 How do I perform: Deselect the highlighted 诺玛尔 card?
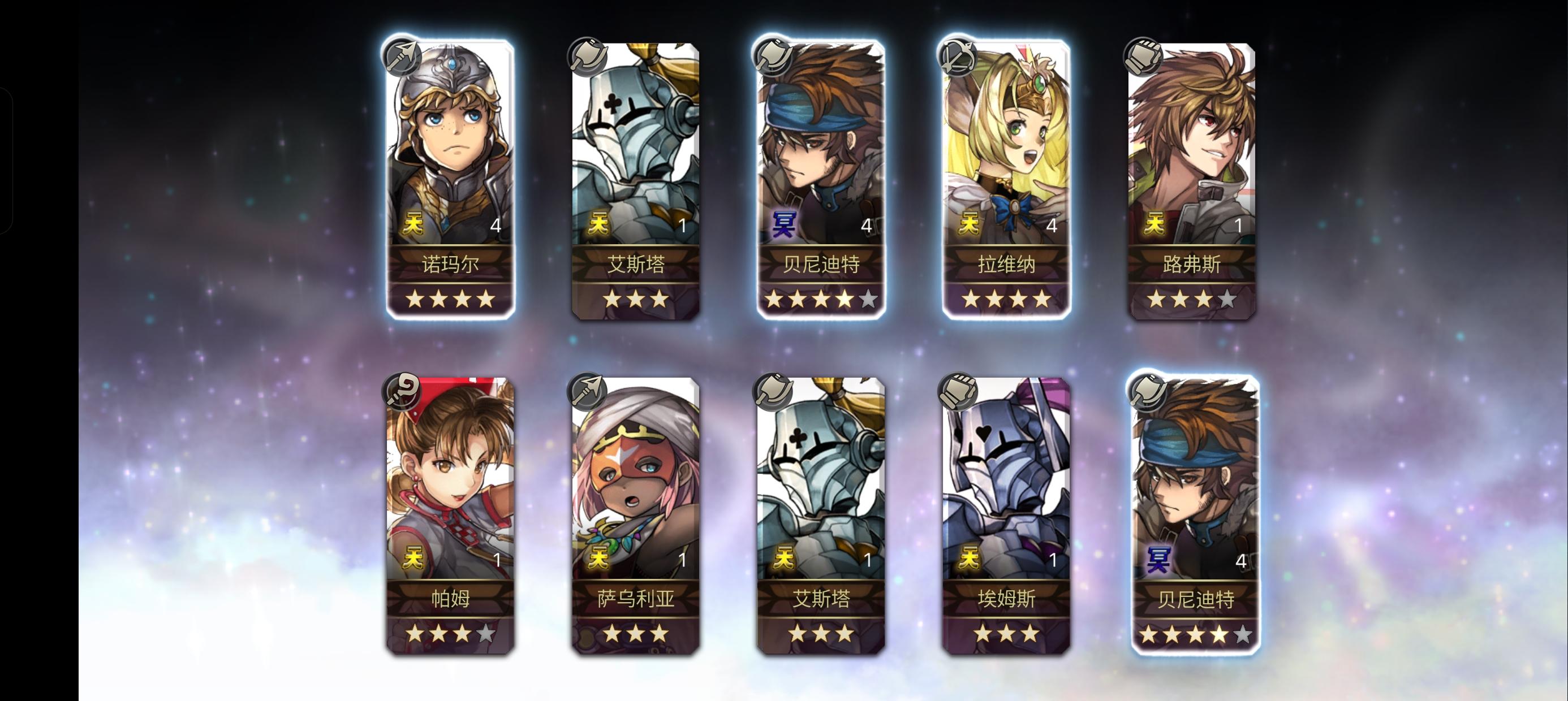point(450,152)
